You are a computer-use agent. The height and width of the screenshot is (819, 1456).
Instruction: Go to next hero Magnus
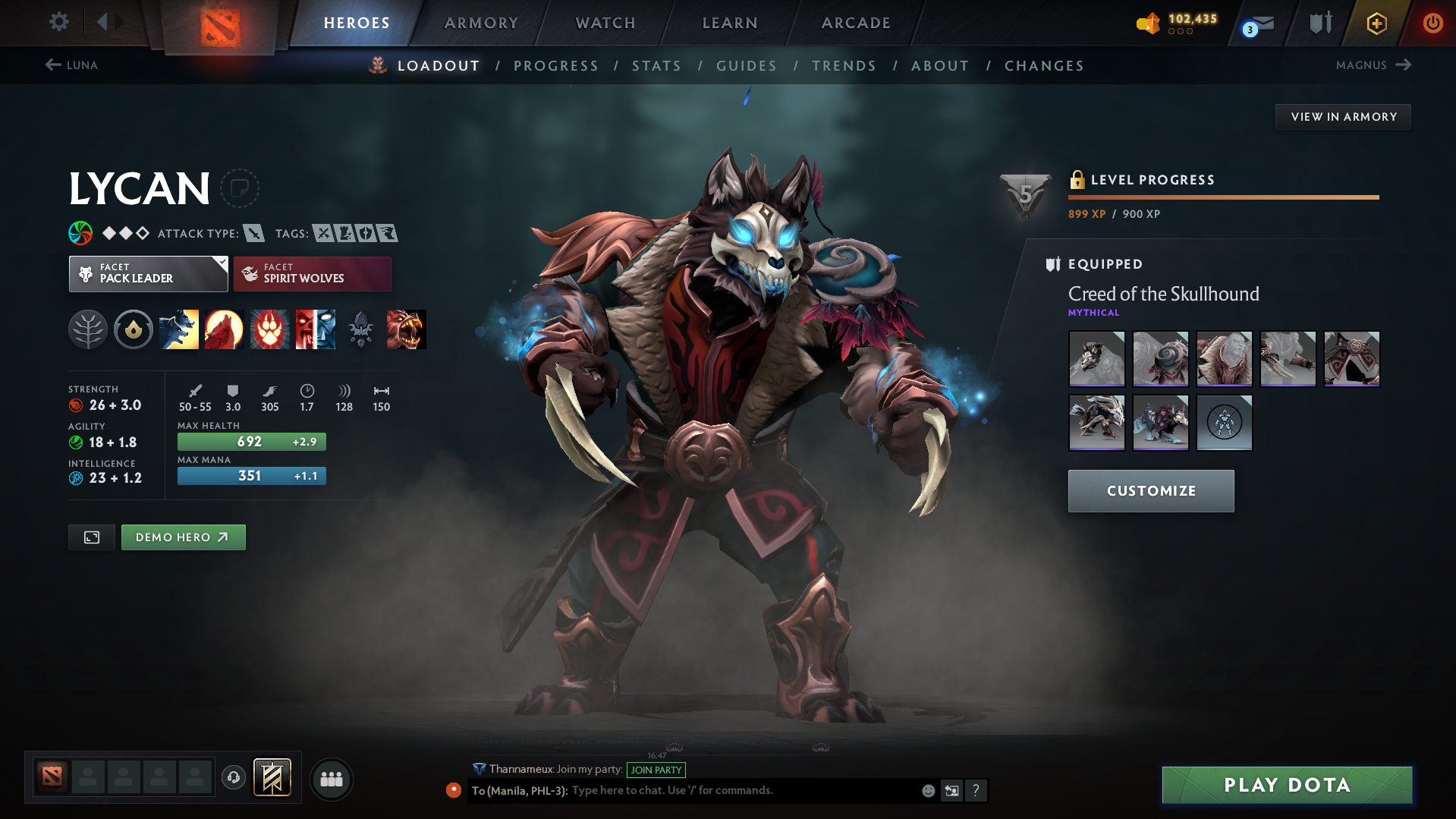(x=1373, y=65)
